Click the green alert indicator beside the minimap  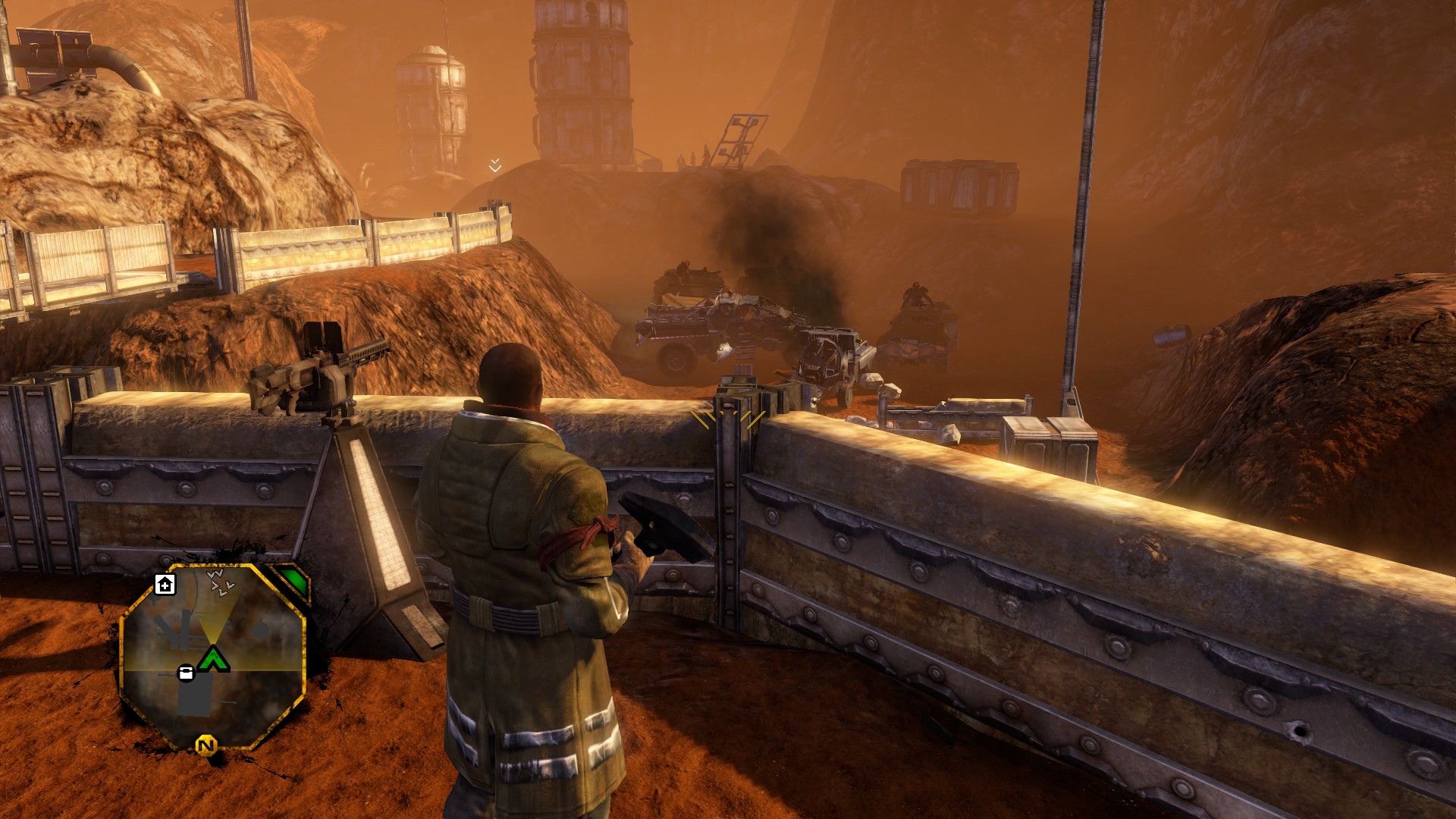pyautogui.click(x=293, y=582)
